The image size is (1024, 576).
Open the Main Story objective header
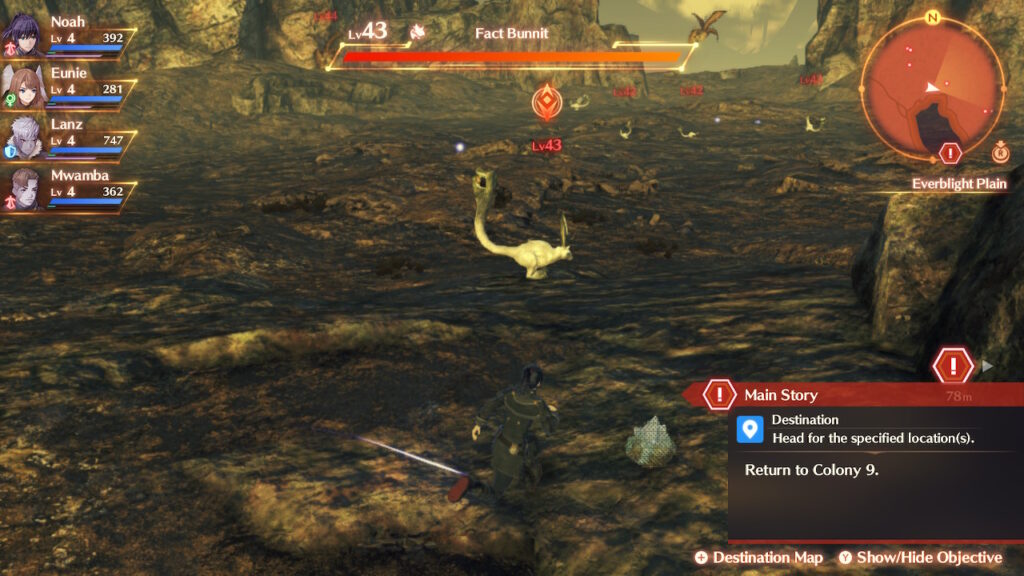(x=780, y=395)
